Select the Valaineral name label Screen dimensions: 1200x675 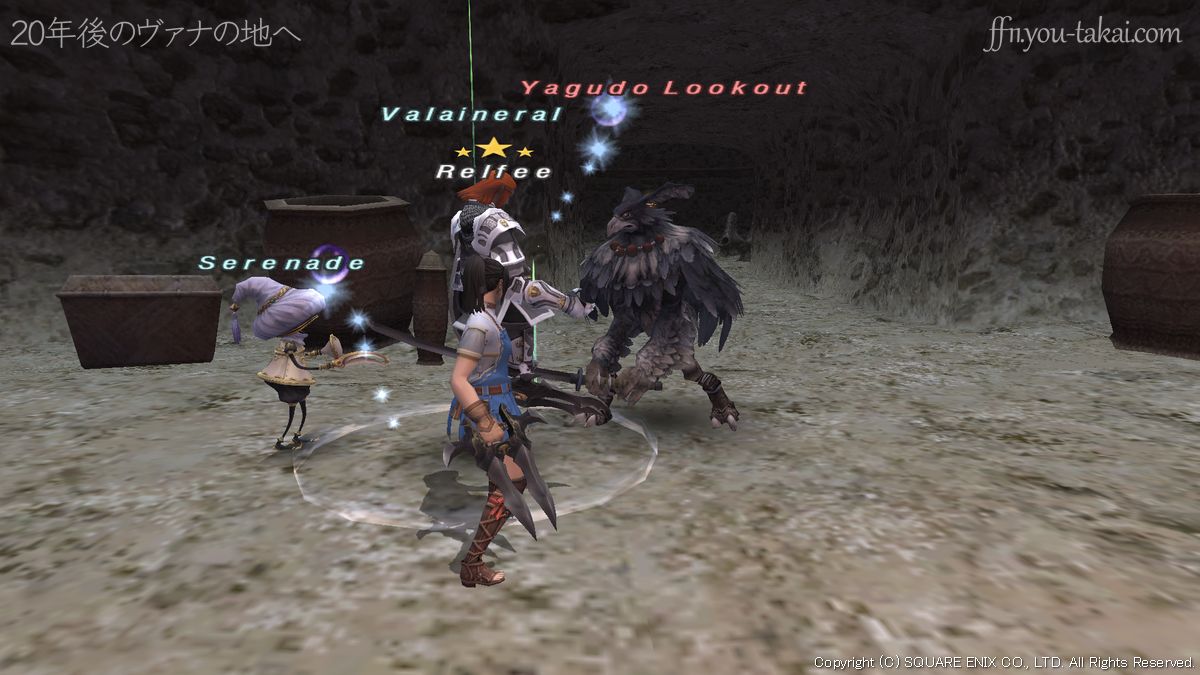click(471, 114)
